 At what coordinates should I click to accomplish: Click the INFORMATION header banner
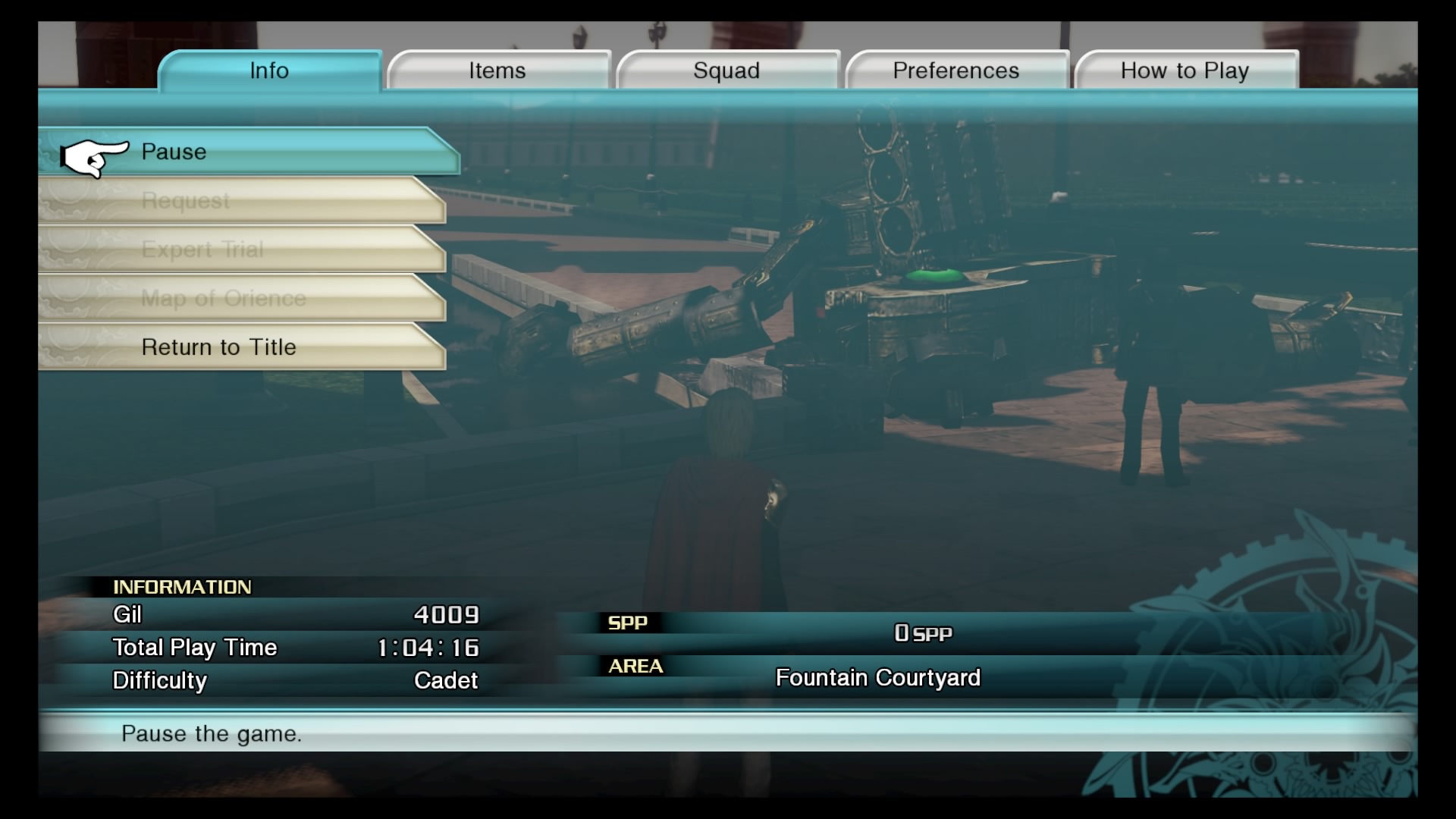click(182, 586)
